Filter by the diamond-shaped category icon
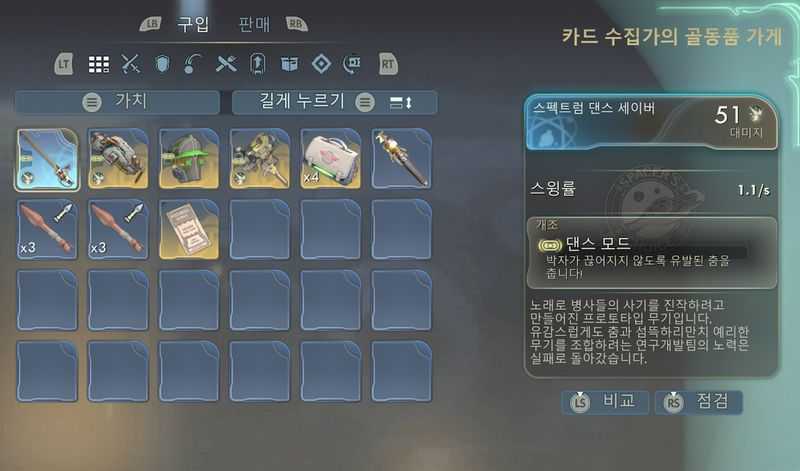 pyautogui.click(x=321, y=64)
